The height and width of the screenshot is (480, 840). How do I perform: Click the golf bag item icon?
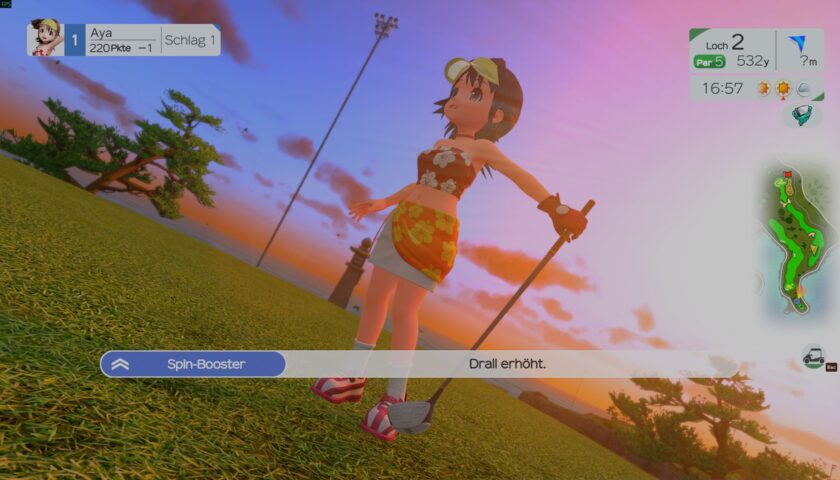(800, 116)
